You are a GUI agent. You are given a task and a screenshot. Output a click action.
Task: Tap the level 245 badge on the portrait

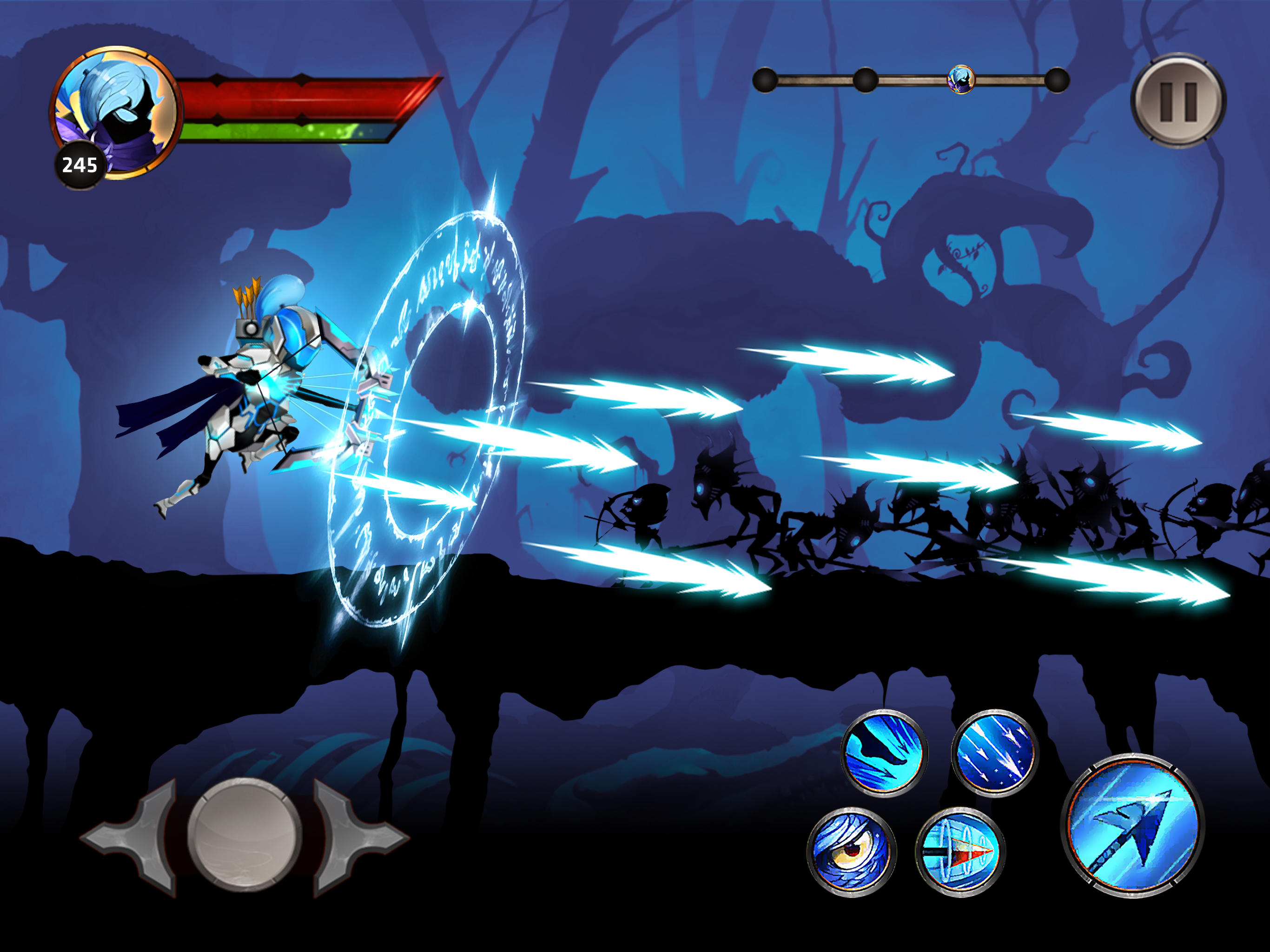click(80, 166)
